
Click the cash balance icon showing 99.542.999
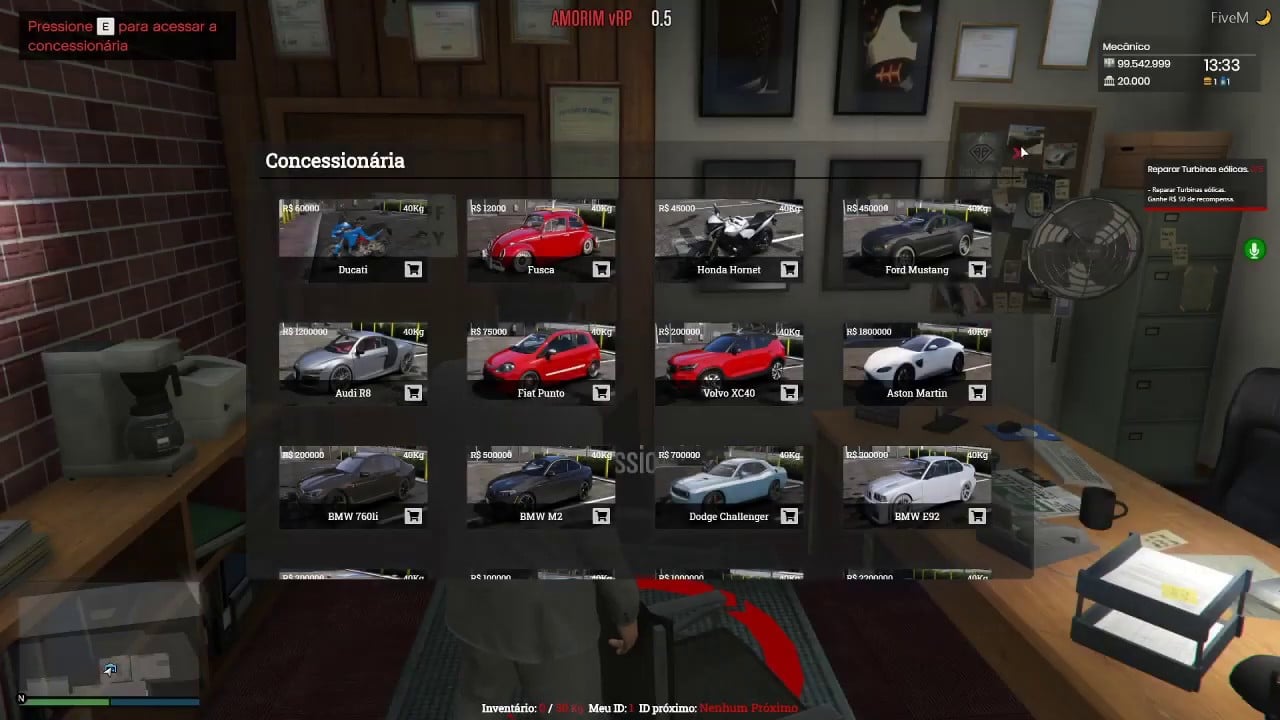[1107, 63]
